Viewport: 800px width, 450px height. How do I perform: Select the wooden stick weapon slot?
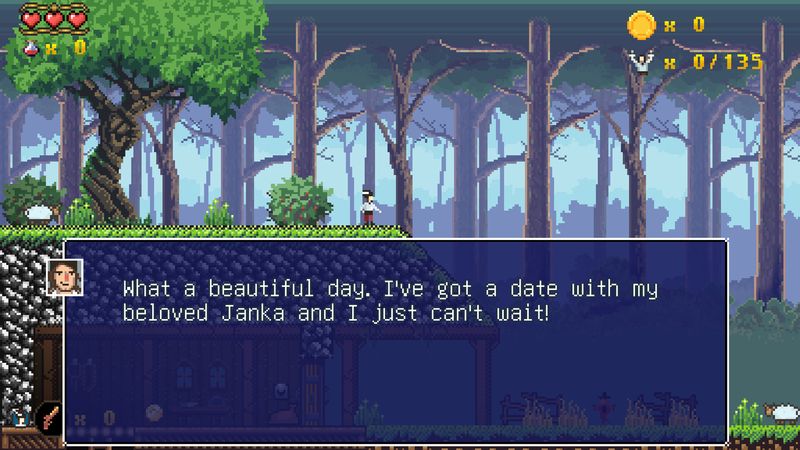click(x=48, y=417)
